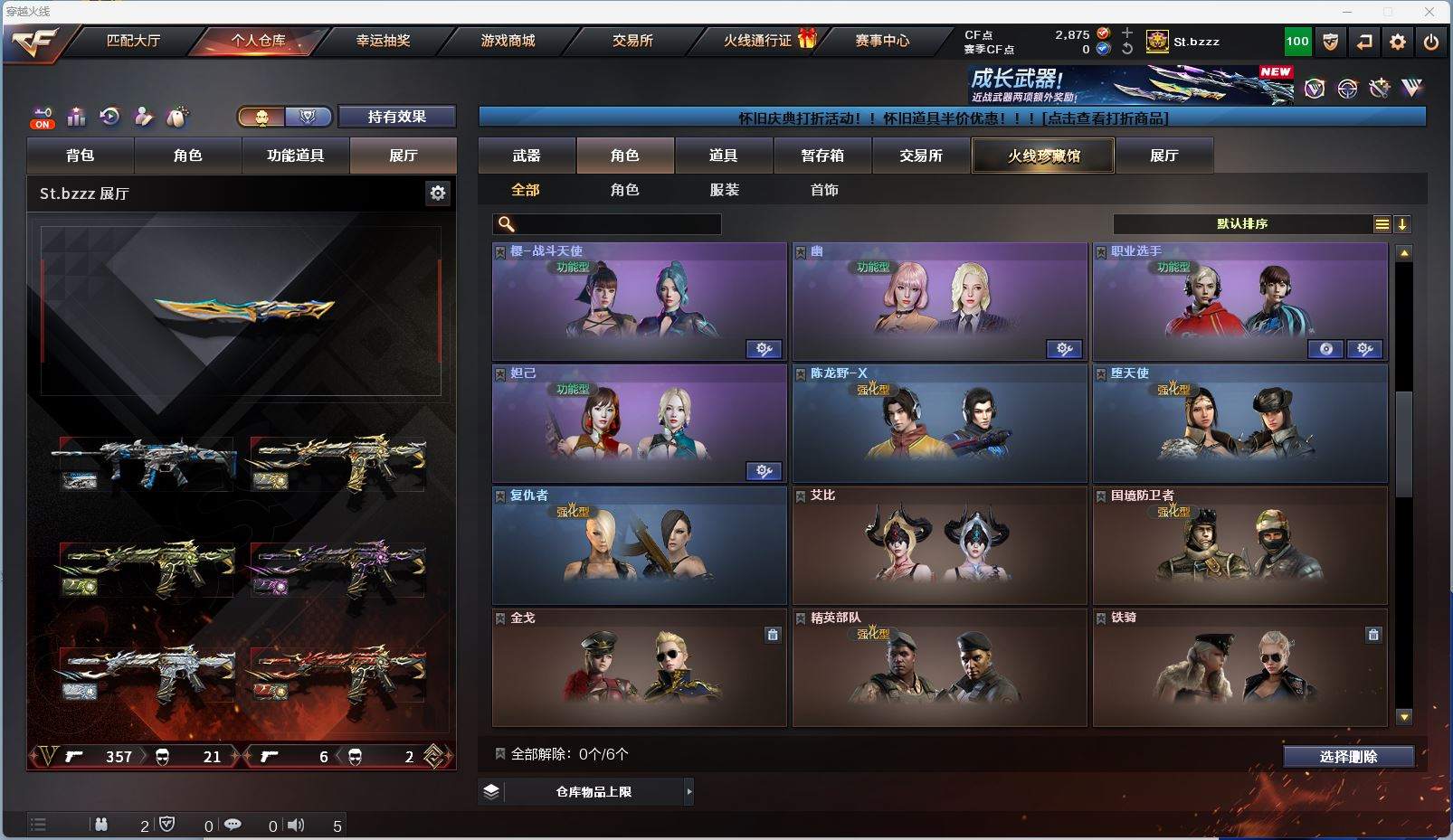Open the 武器 weapons tab
Image resolution: width=1453 pixels, height=840 pixels.
tap(527, 156)
